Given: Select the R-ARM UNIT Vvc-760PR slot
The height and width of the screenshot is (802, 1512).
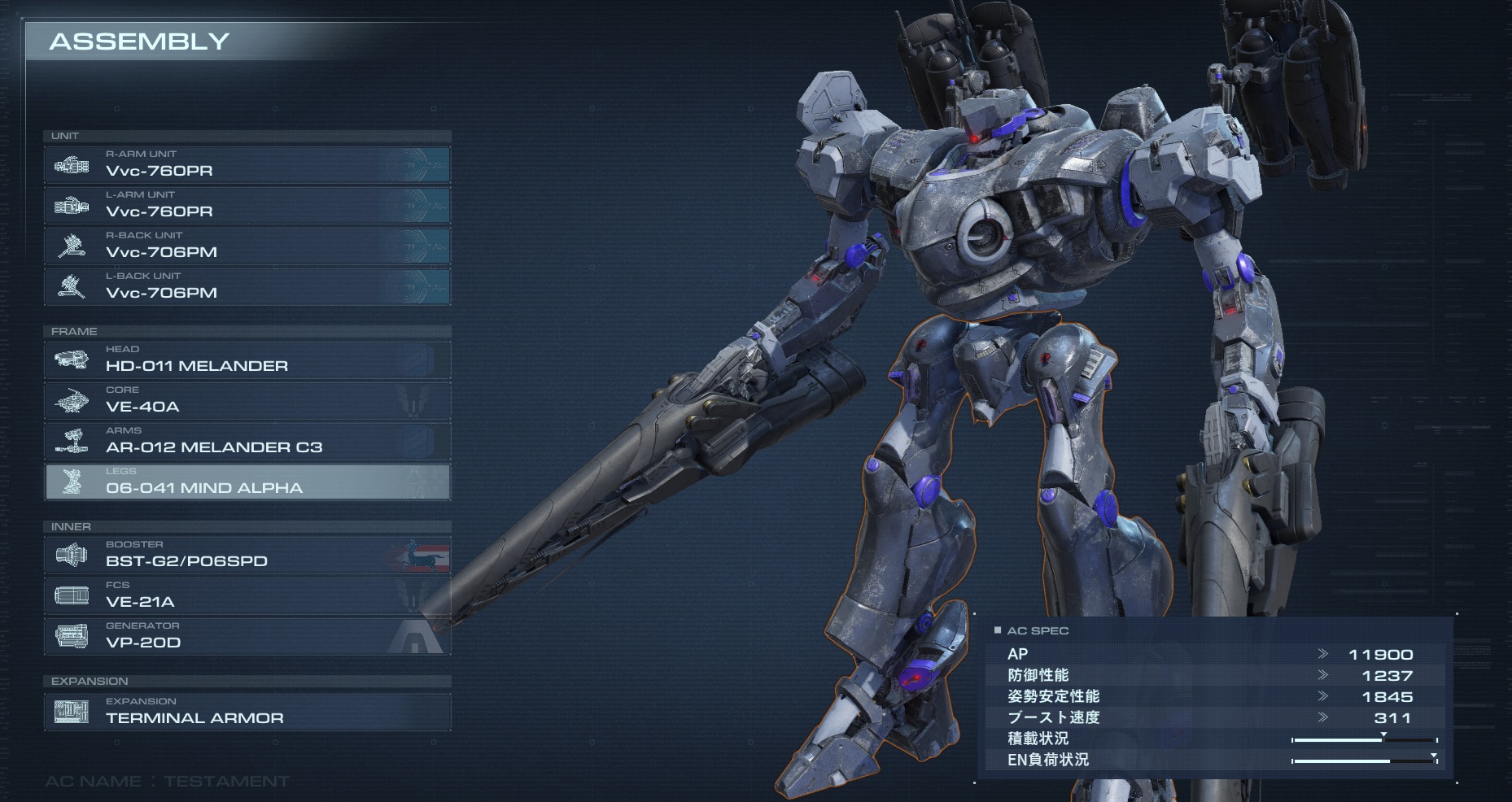Looking at the screenshot, I should [x=247, y=164].
